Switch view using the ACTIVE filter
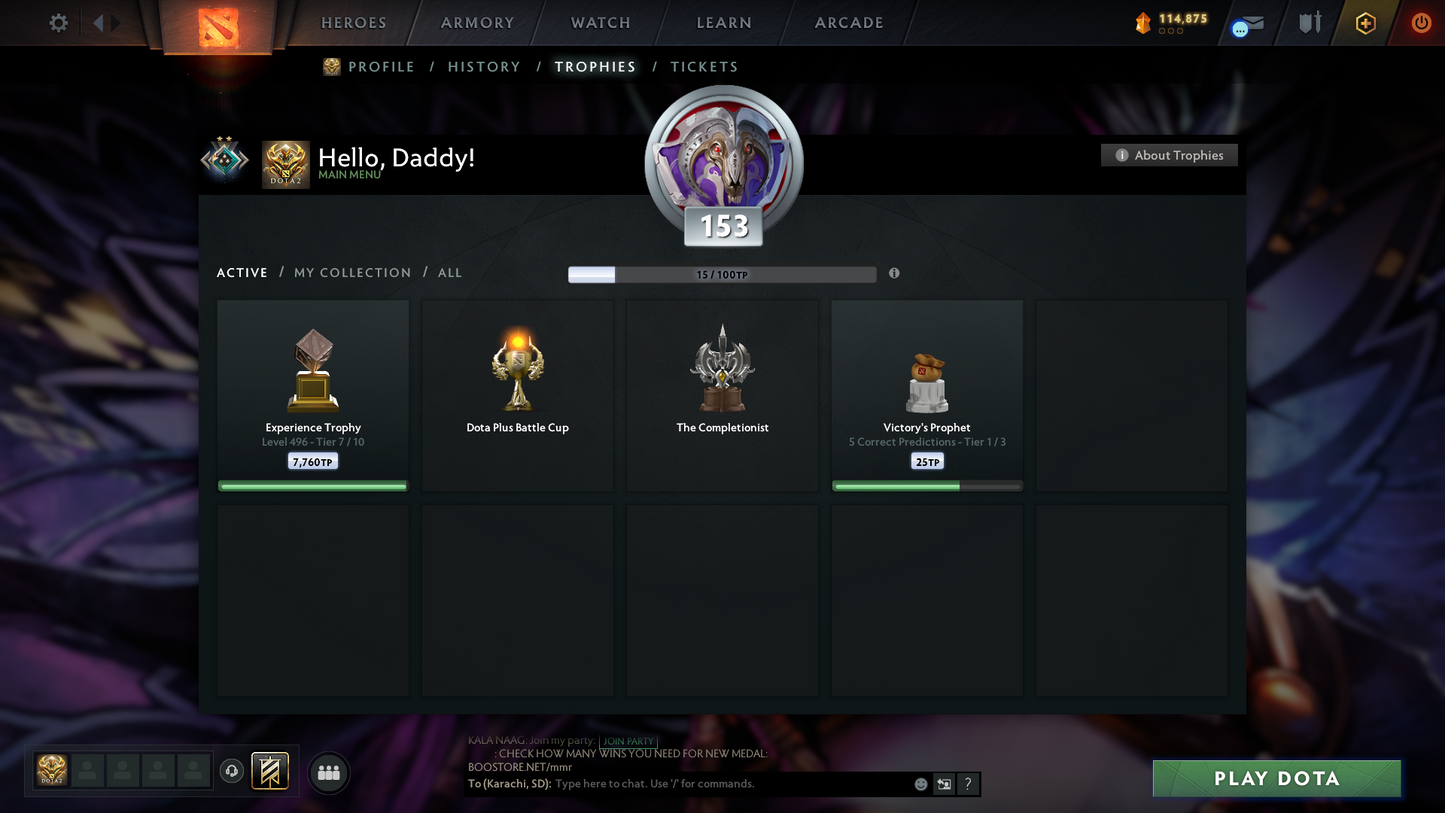The width and height of the screenshot is (1445, 813). pos(242,272)
